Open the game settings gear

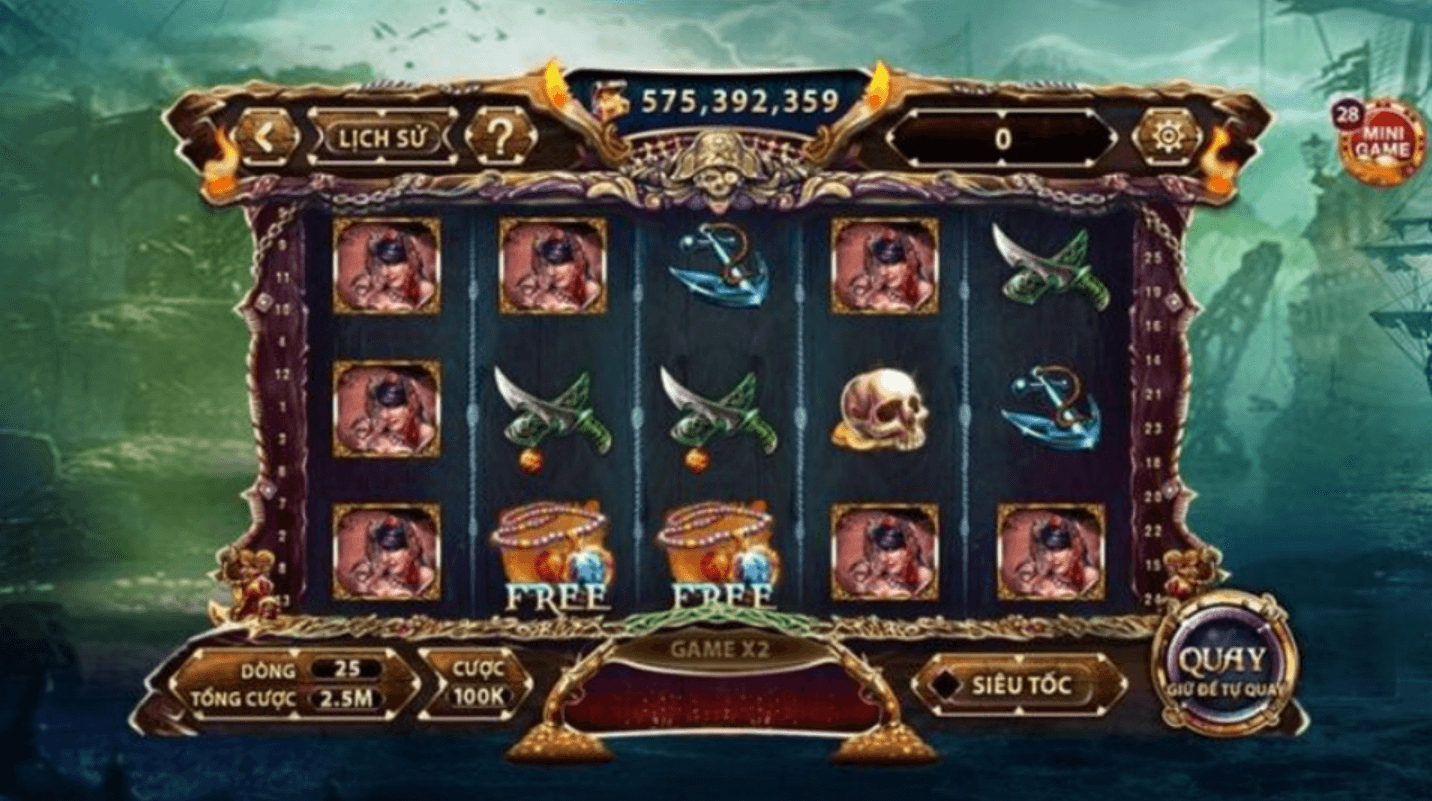1166,134
